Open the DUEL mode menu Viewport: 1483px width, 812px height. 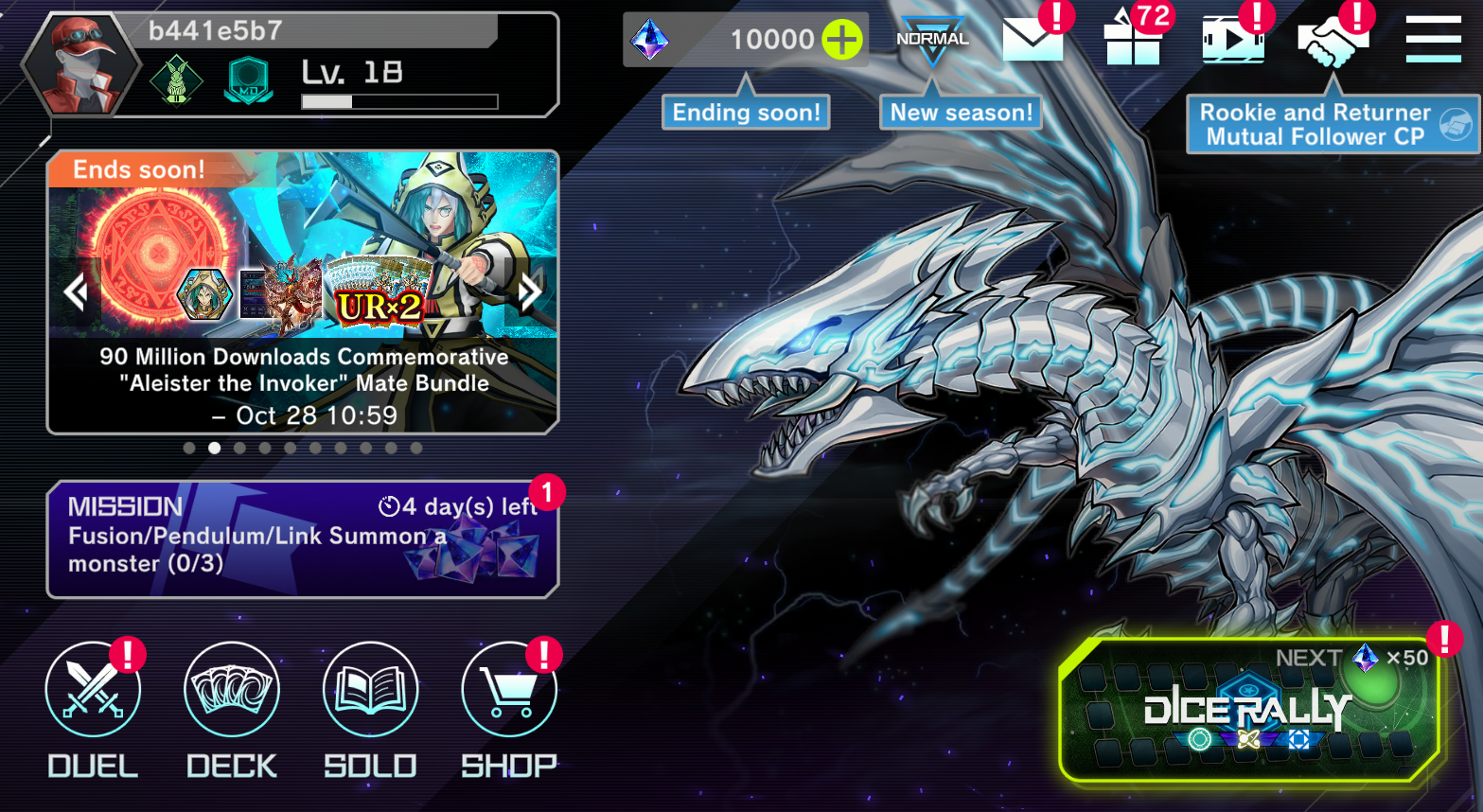[93, 690]
